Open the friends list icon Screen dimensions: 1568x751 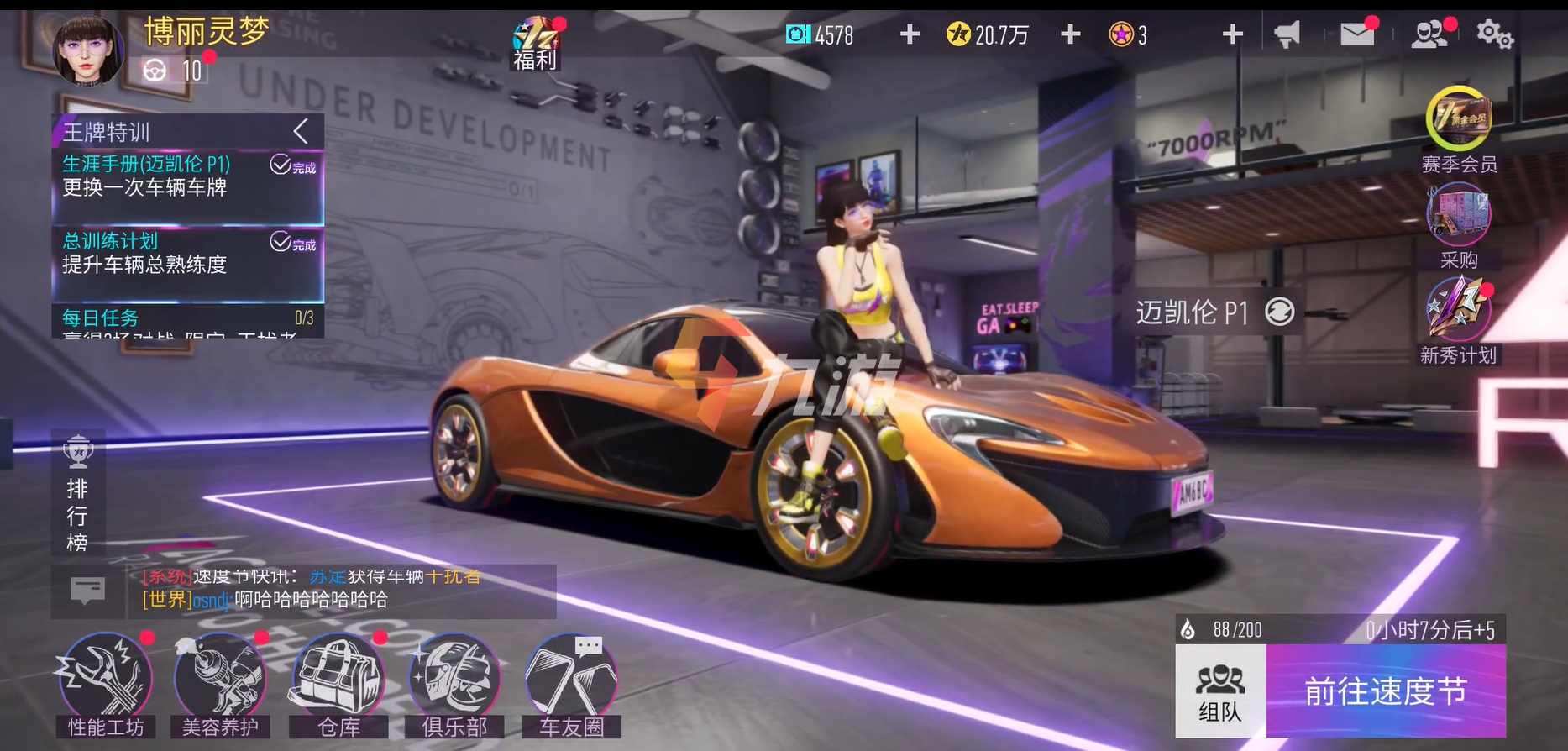1429,34
